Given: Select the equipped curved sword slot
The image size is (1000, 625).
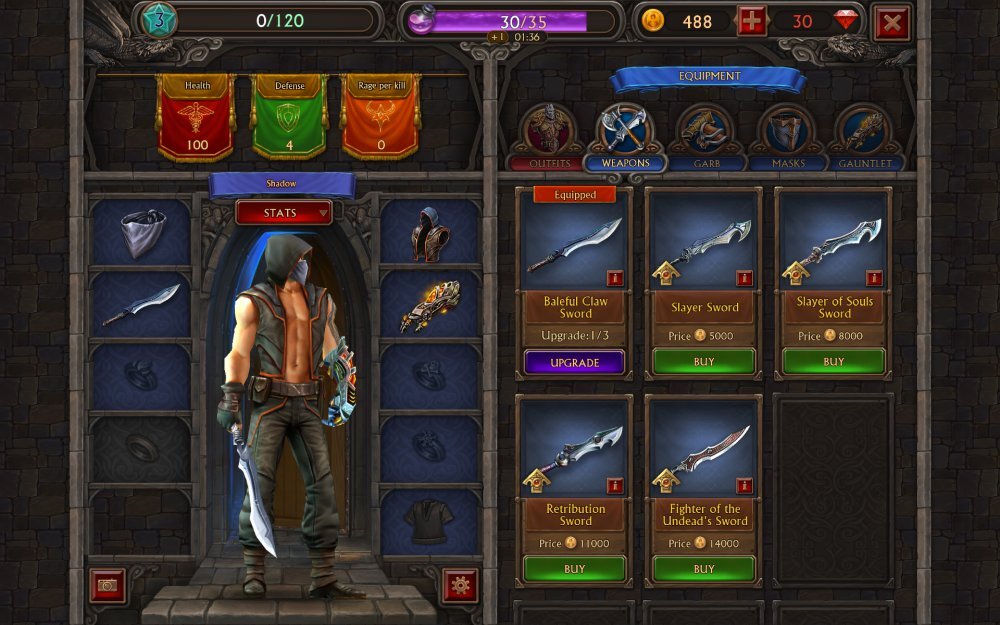Looking at the screenshot, I should pyautogui.click(x=141, y=305).
